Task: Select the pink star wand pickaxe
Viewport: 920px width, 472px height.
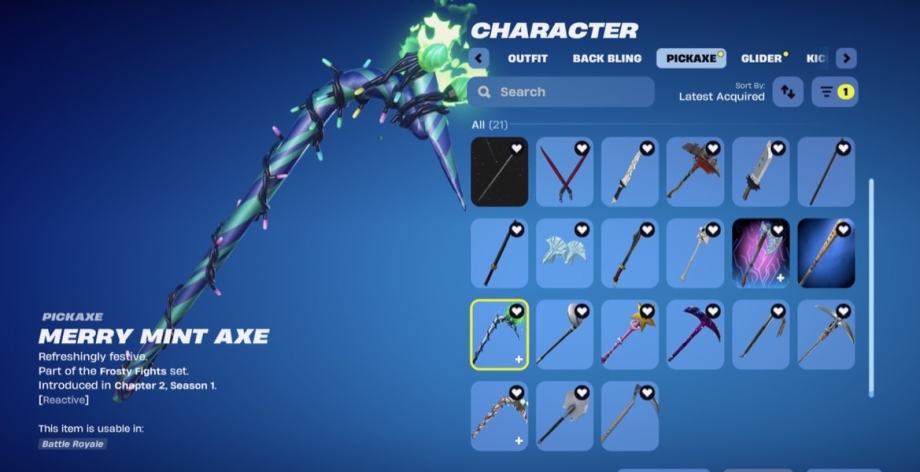Action: click(630, 334)
